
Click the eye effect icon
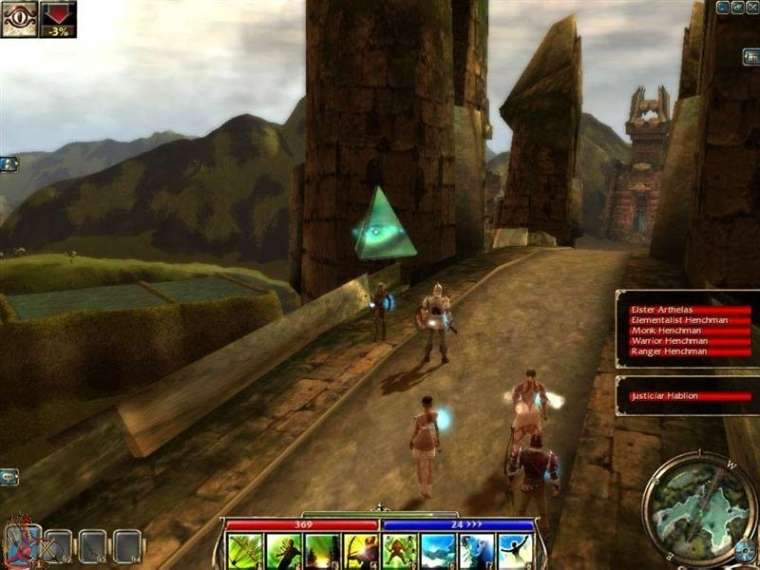[19, 19]
